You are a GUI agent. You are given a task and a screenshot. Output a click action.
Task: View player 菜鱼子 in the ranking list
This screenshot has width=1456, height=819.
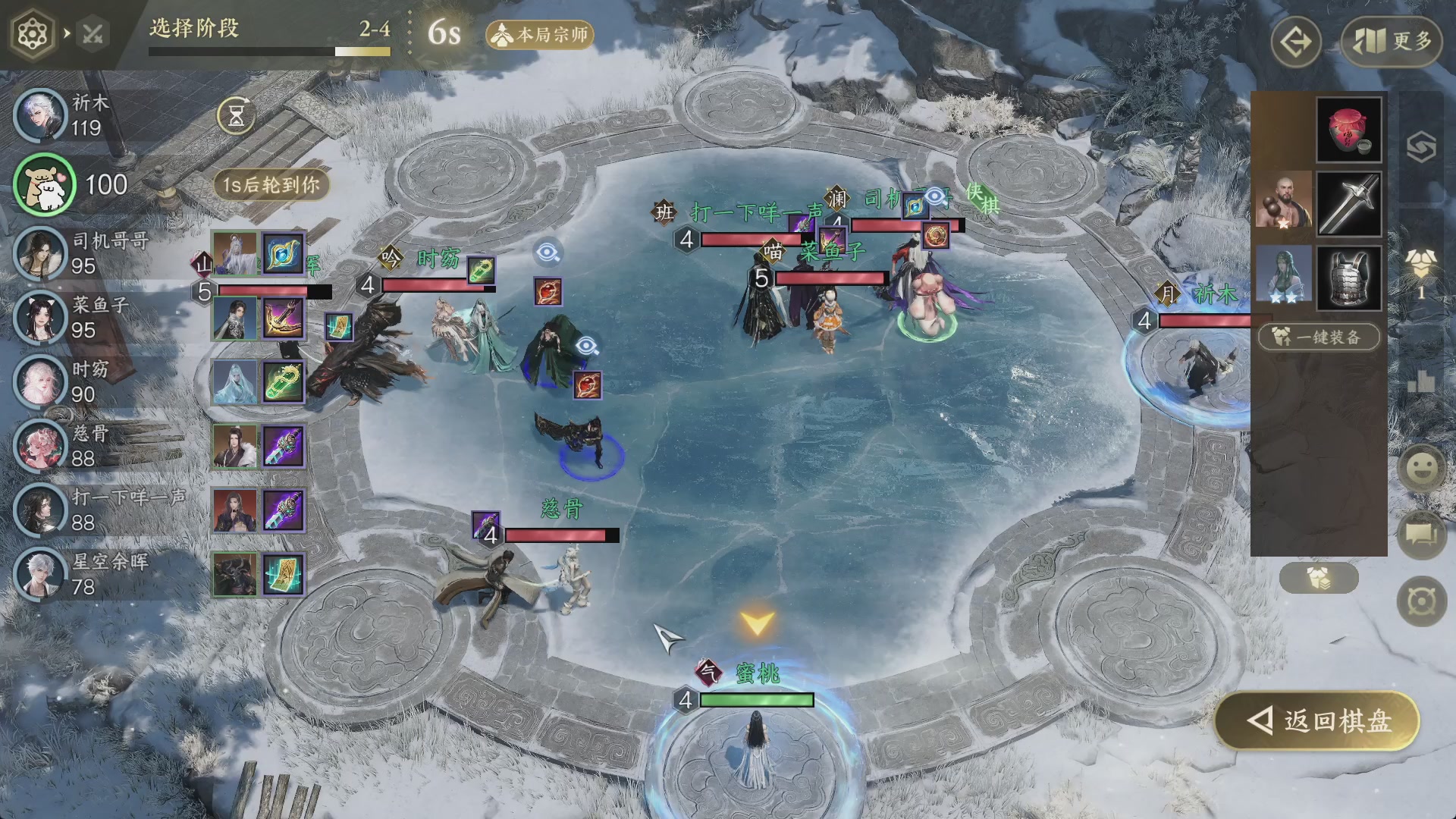pos(42,318)
